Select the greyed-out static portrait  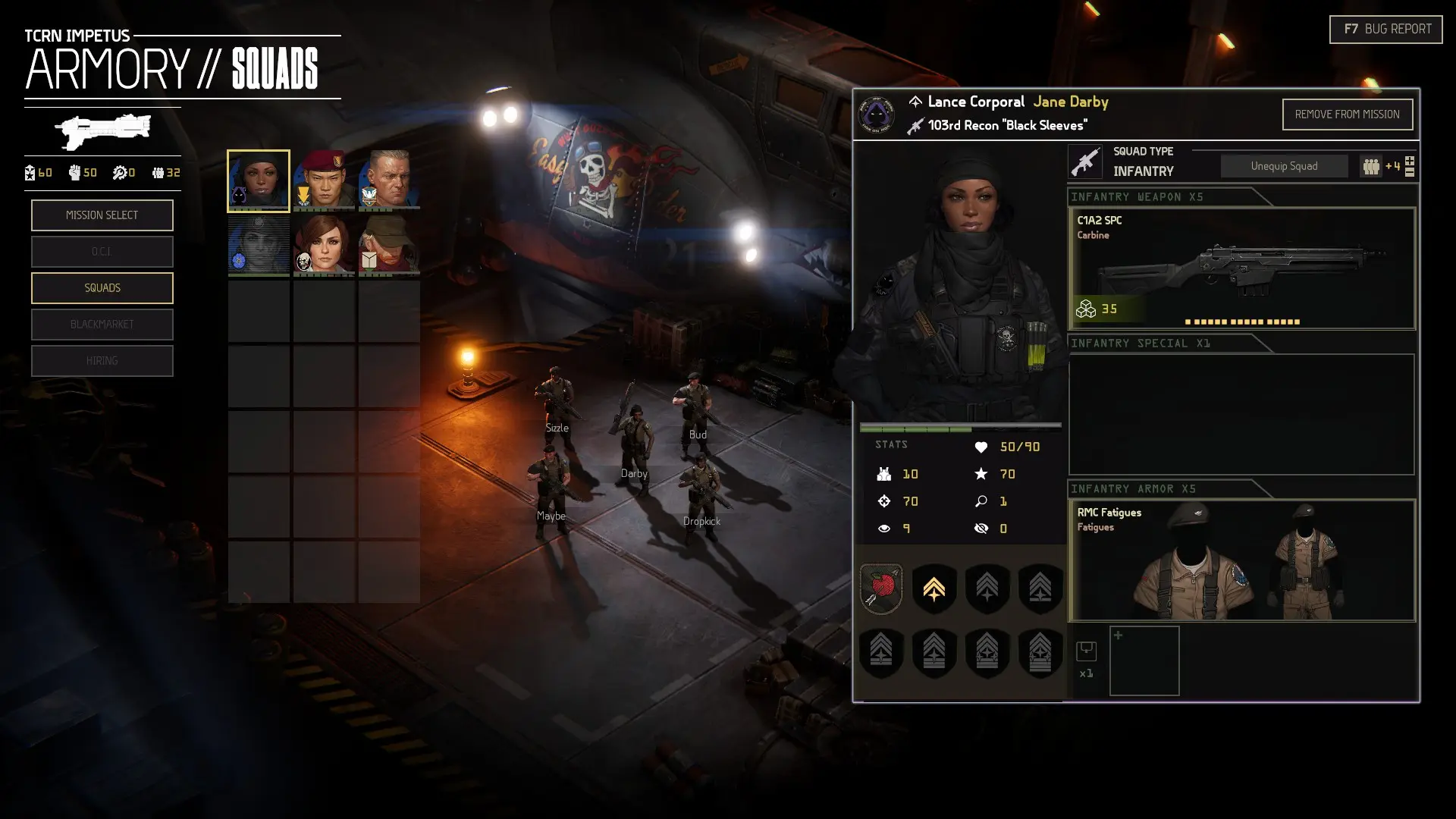259,244
